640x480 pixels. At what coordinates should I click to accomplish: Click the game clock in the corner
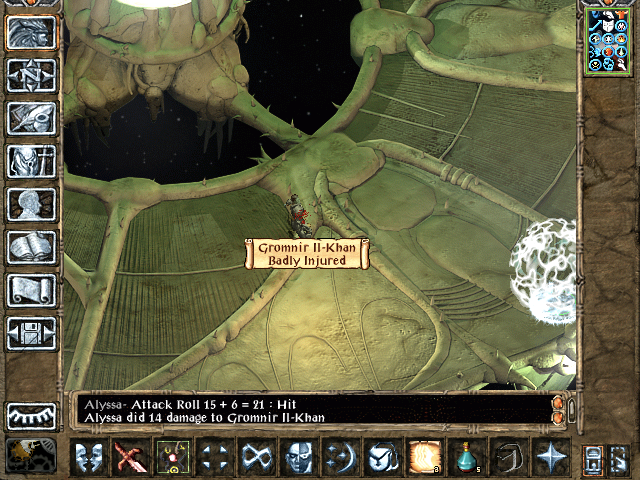tap(31, 456)
